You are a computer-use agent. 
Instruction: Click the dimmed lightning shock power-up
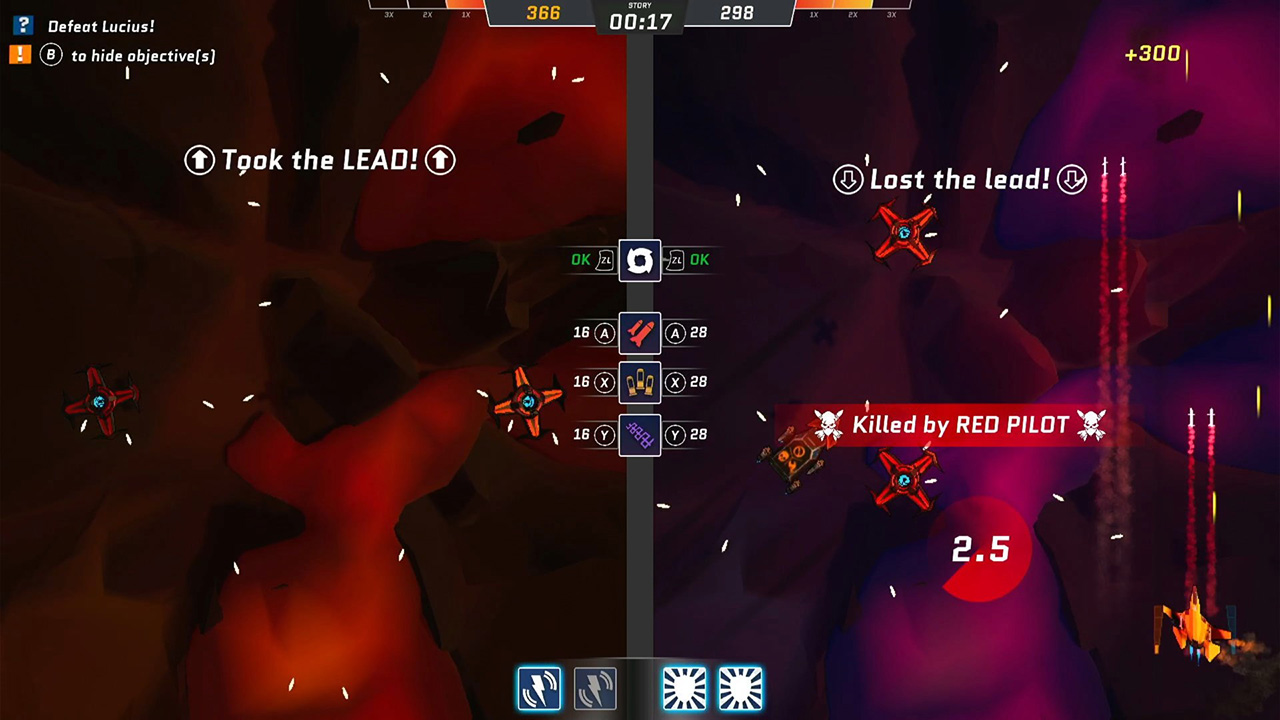pyautogui.click(x=595, y=687)
